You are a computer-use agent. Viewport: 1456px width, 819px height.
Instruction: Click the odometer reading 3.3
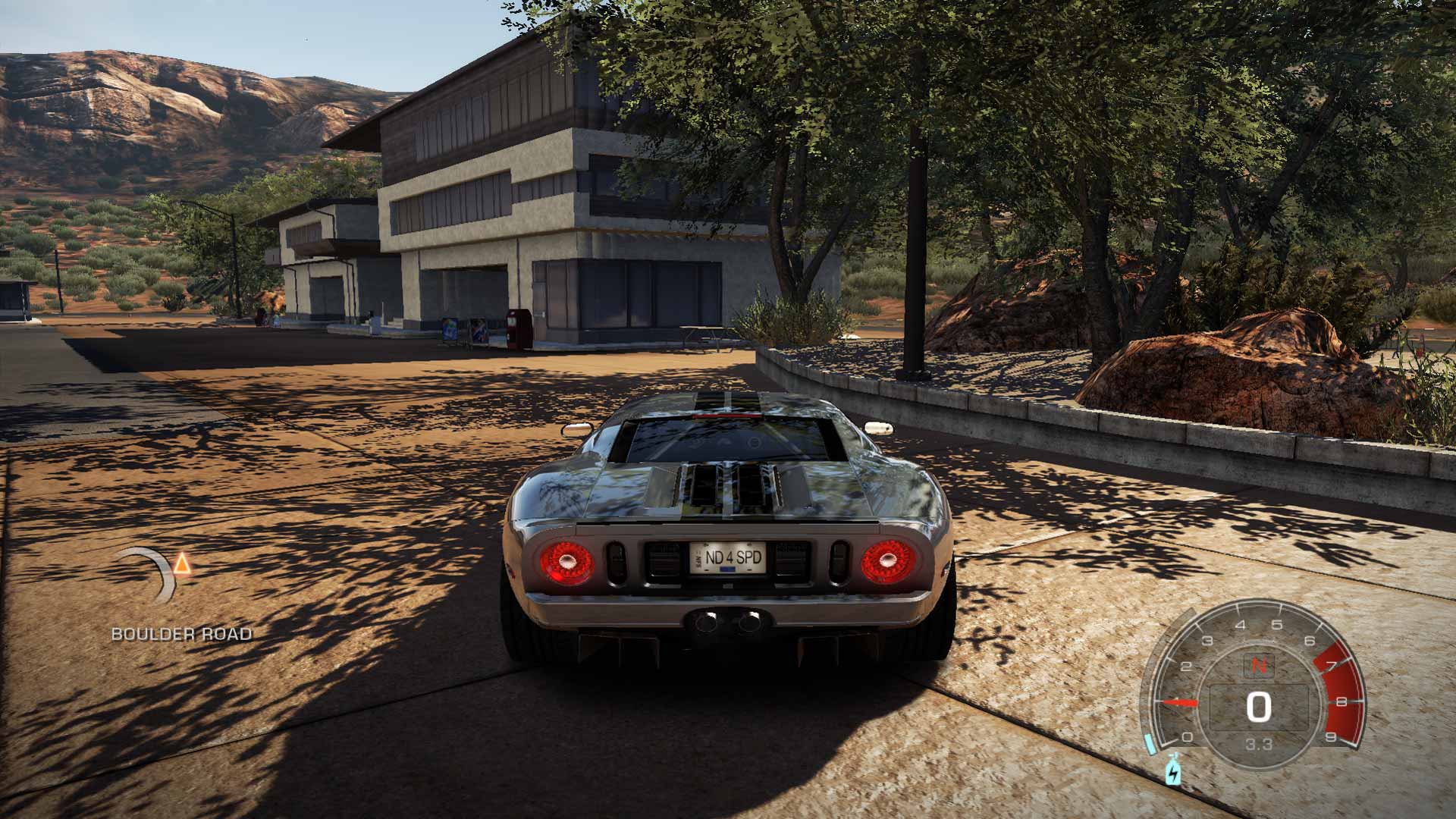[1260, 743]
